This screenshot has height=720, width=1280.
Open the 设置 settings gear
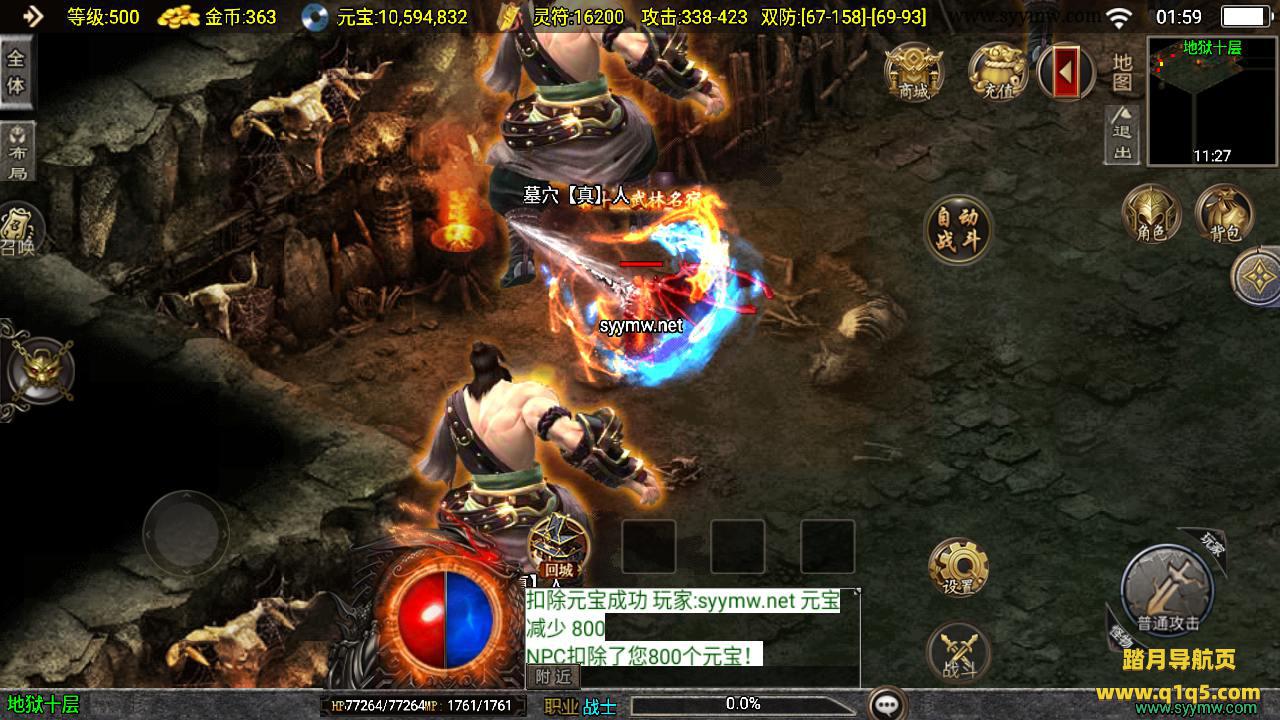(958, 567)
